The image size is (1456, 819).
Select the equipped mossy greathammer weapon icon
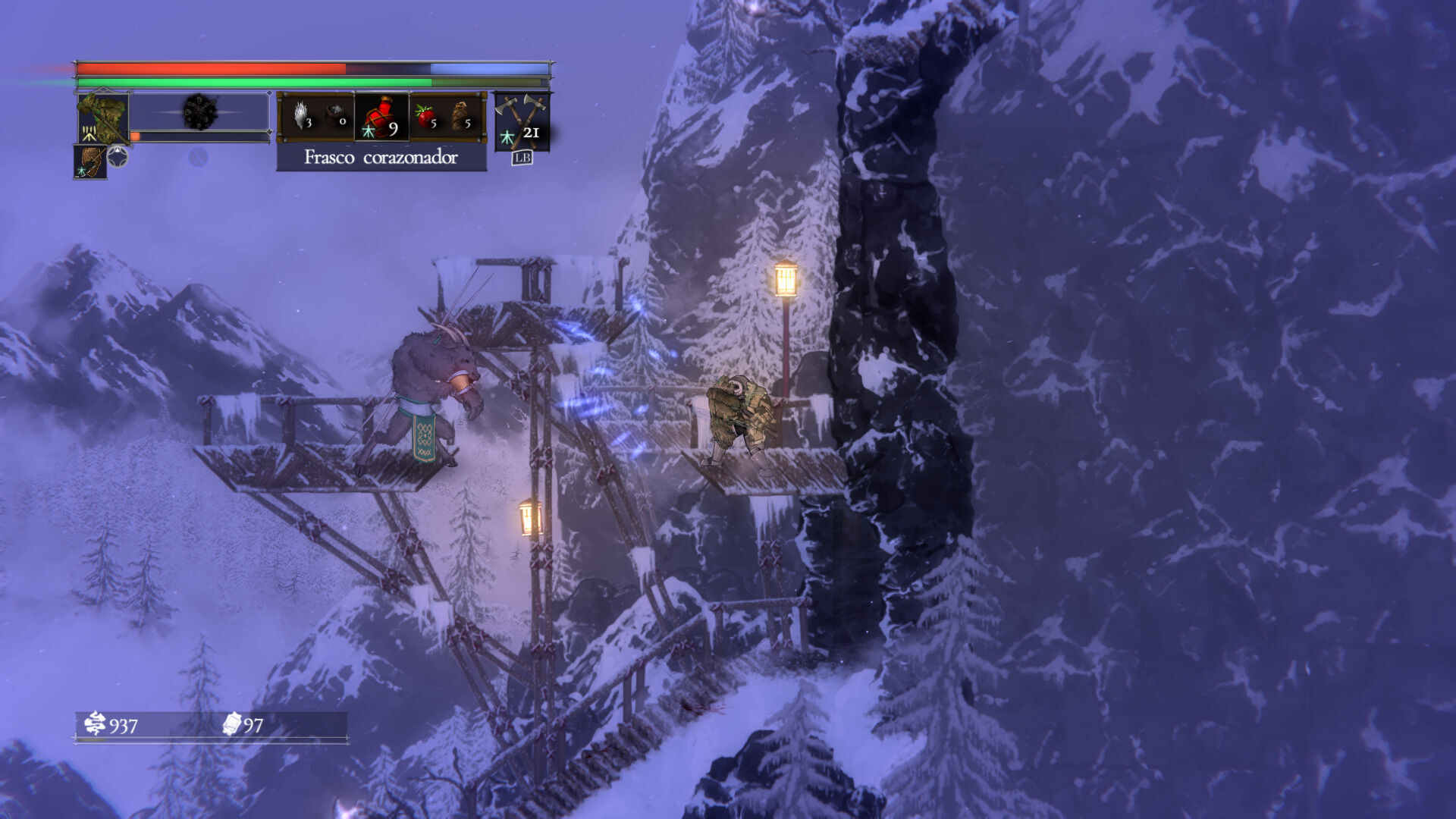pyautogui.click(x=102, y=117)
